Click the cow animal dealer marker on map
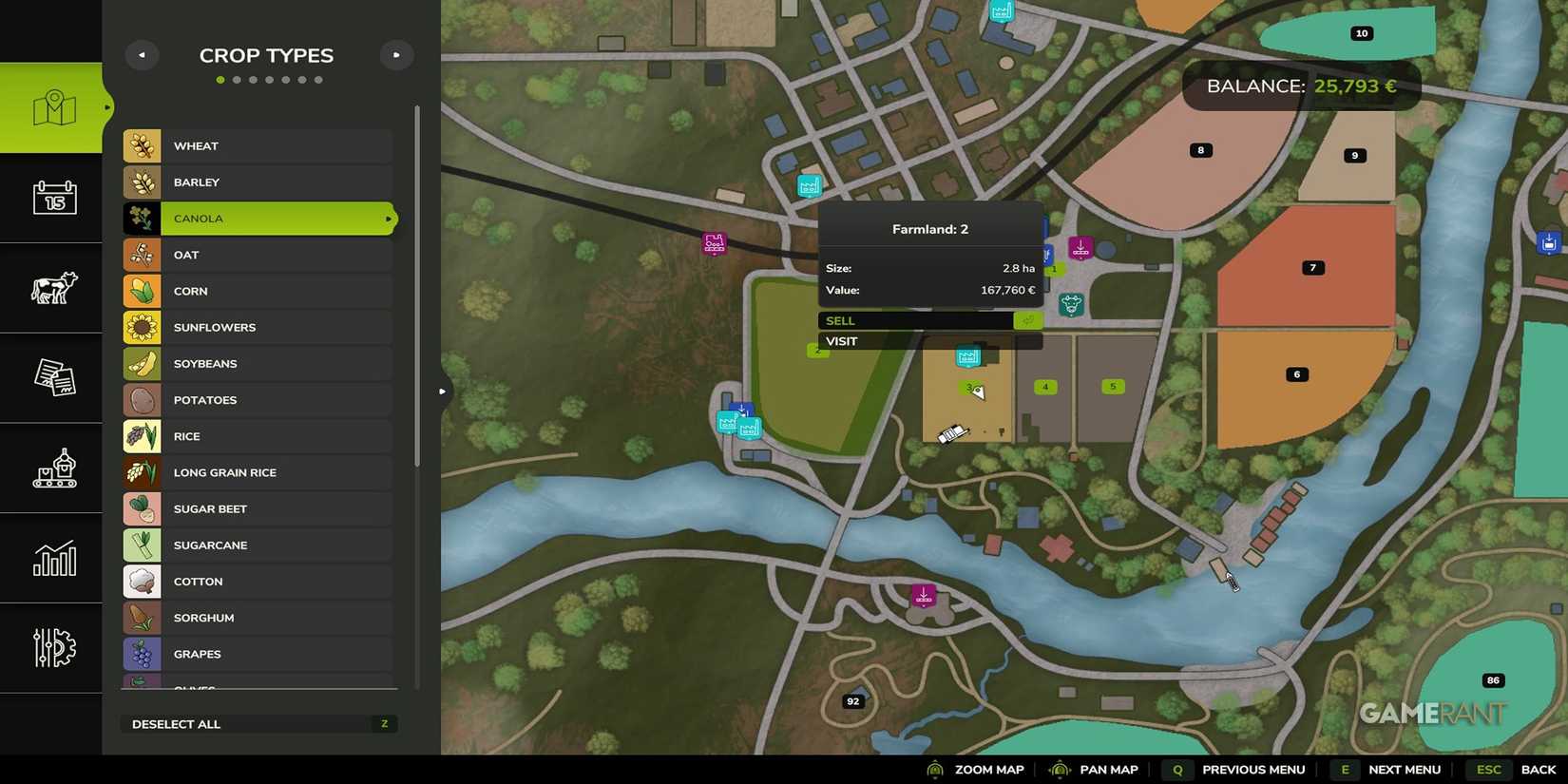The image size is (1568, 784). pos(1072,305)
